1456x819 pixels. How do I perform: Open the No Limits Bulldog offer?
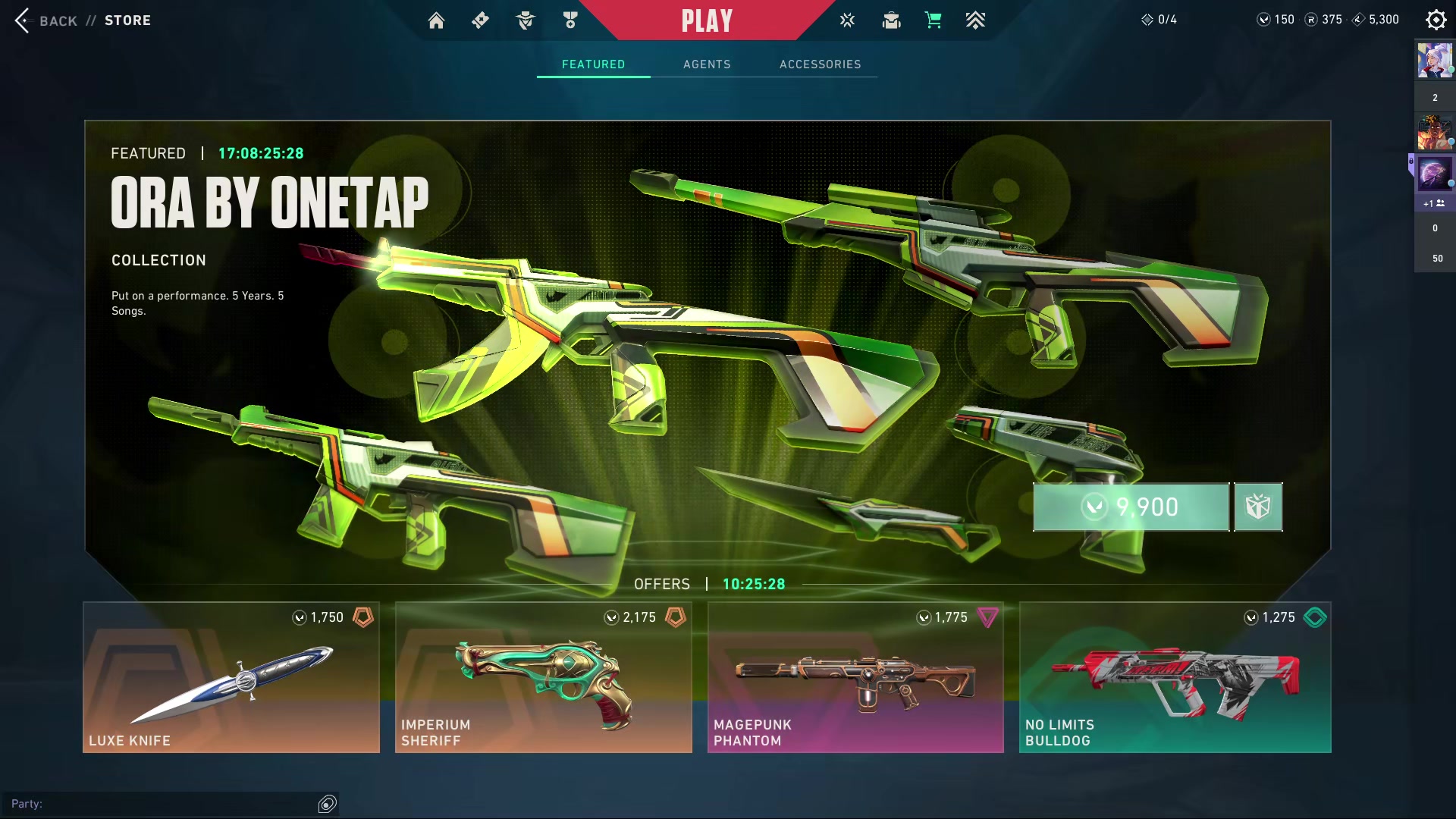click(x=1175, y=677)
